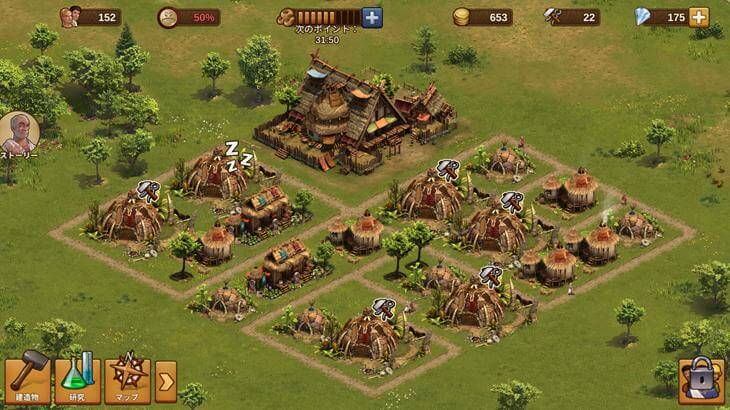
Task: Click the orange plus to buy diamonds
Action: [x=699, y=17]
